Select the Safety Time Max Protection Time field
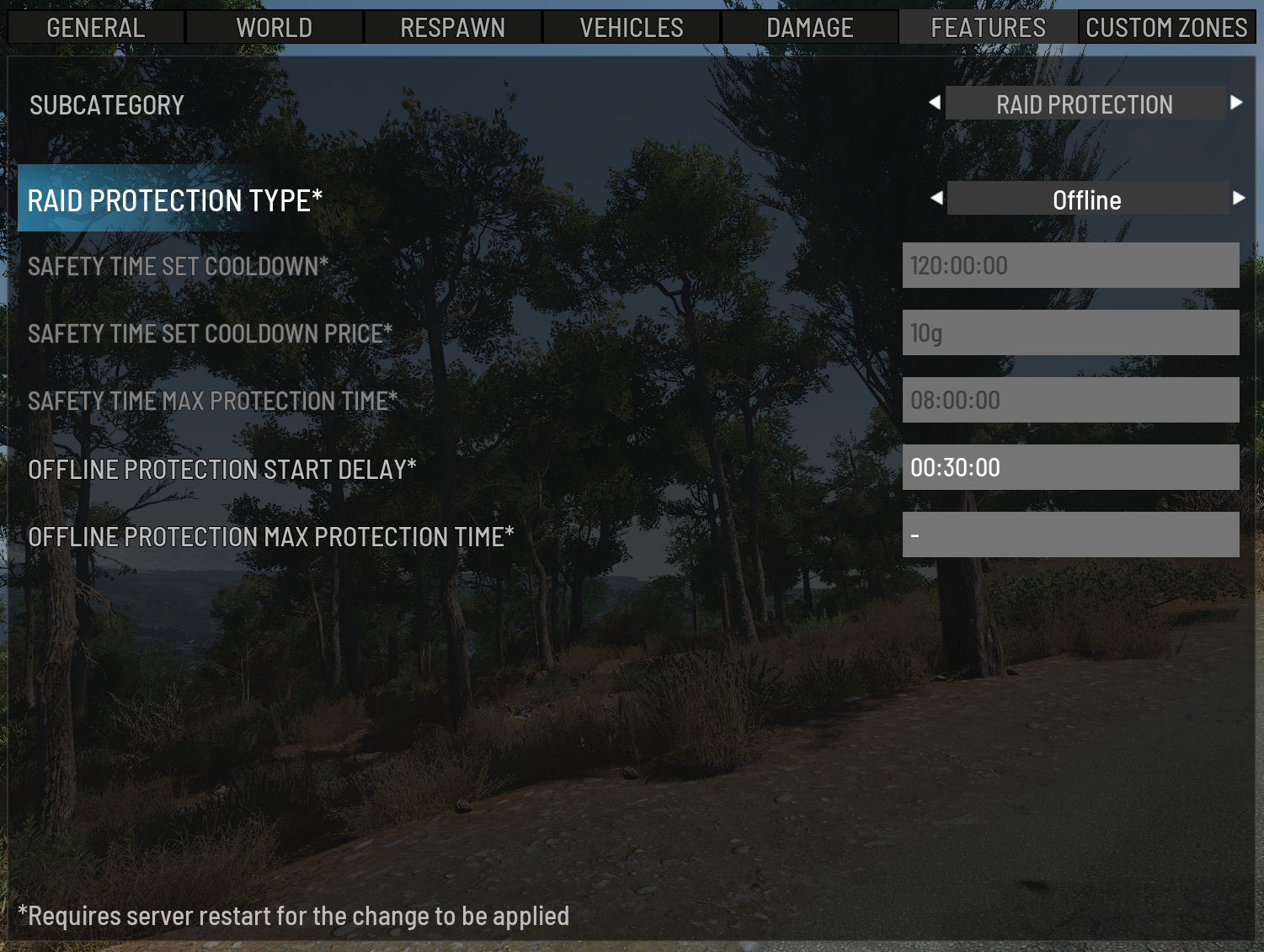This screenshot has width=1264, height=952. (1070, 400)
